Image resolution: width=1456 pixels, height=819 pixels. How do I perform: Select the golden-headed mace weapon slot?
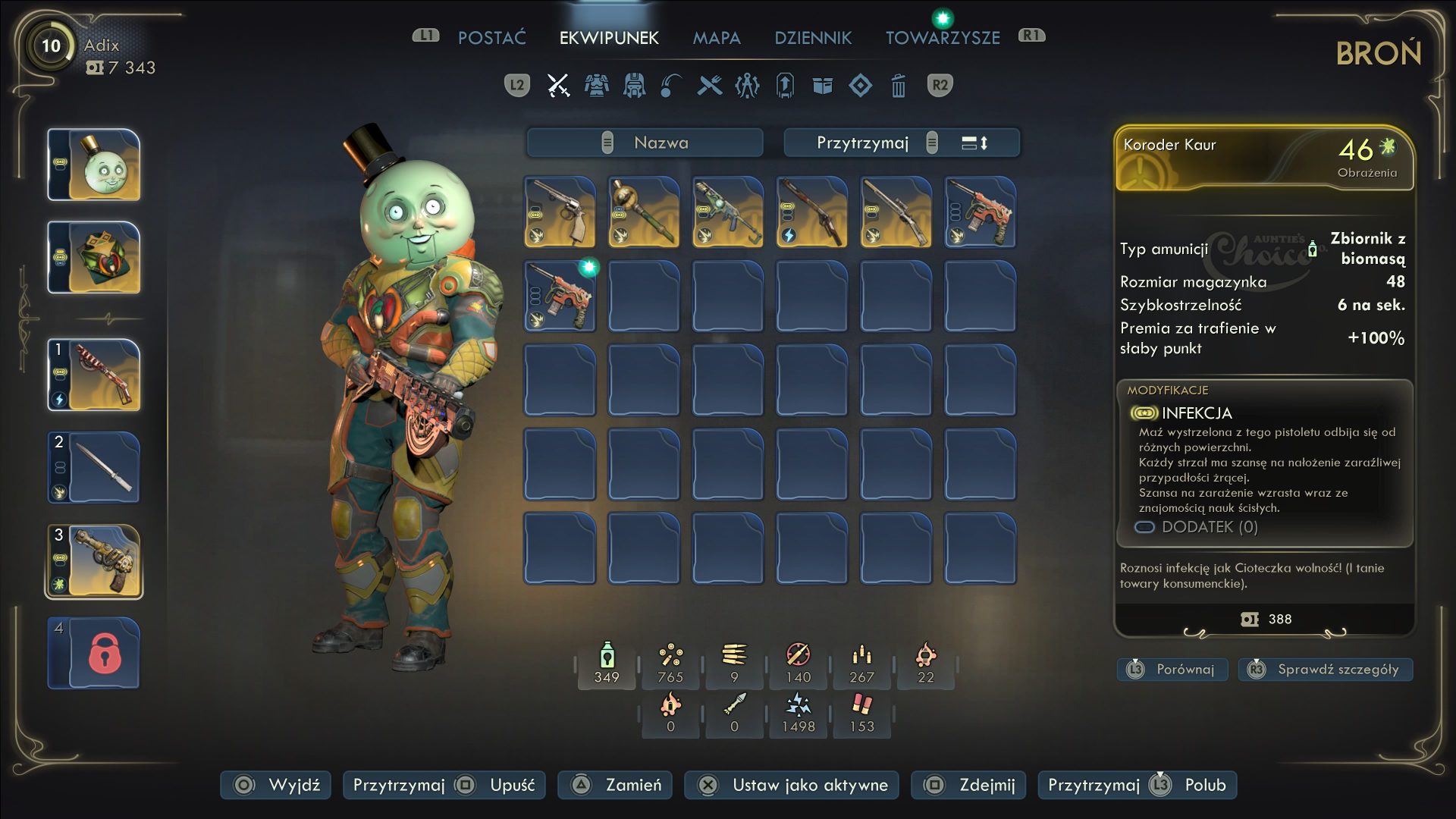[x=644, y=212]
